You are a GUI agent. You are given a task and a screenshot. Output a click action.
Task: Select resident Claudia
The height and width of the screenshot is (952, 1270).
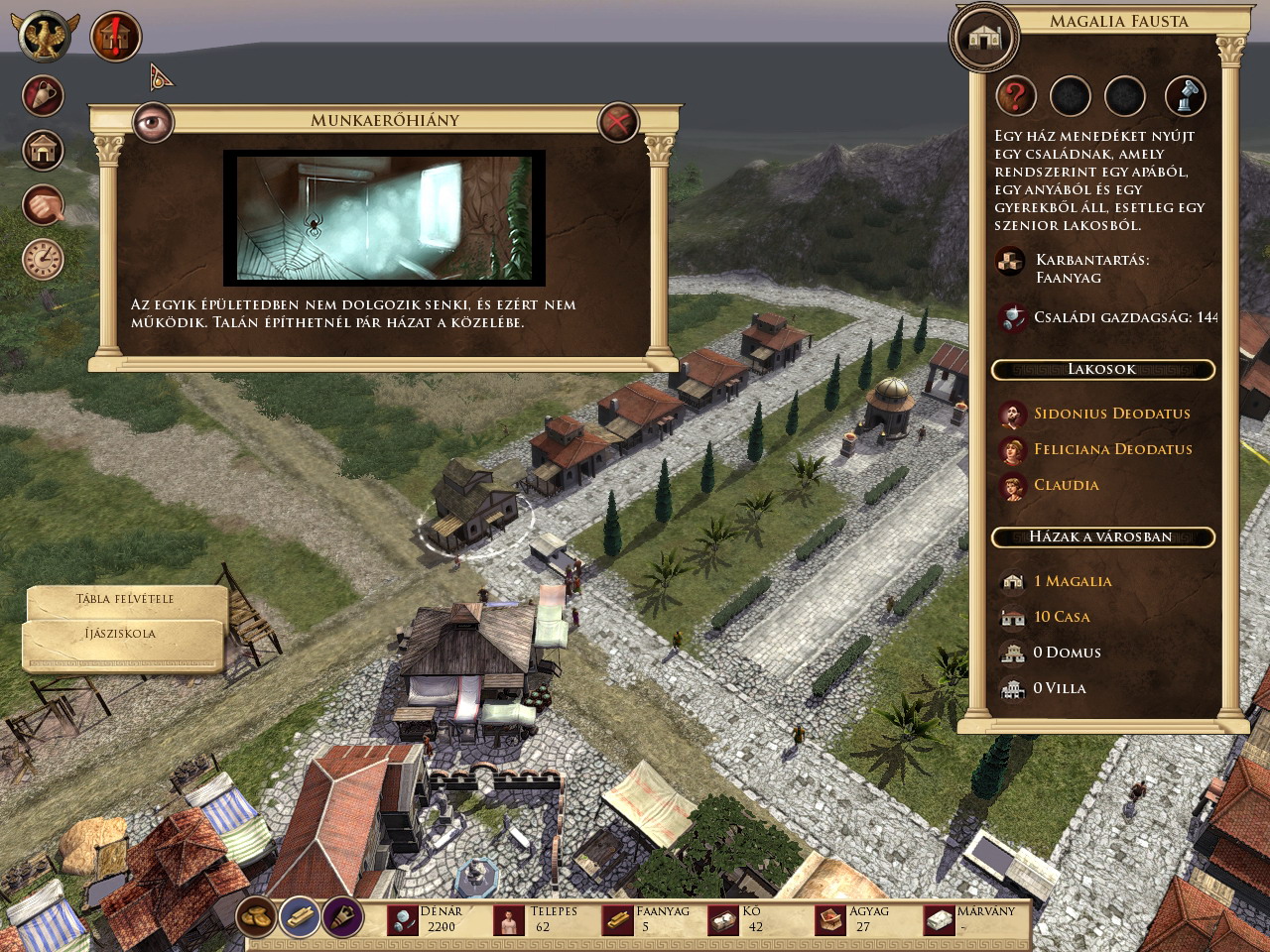point(1066,485)
